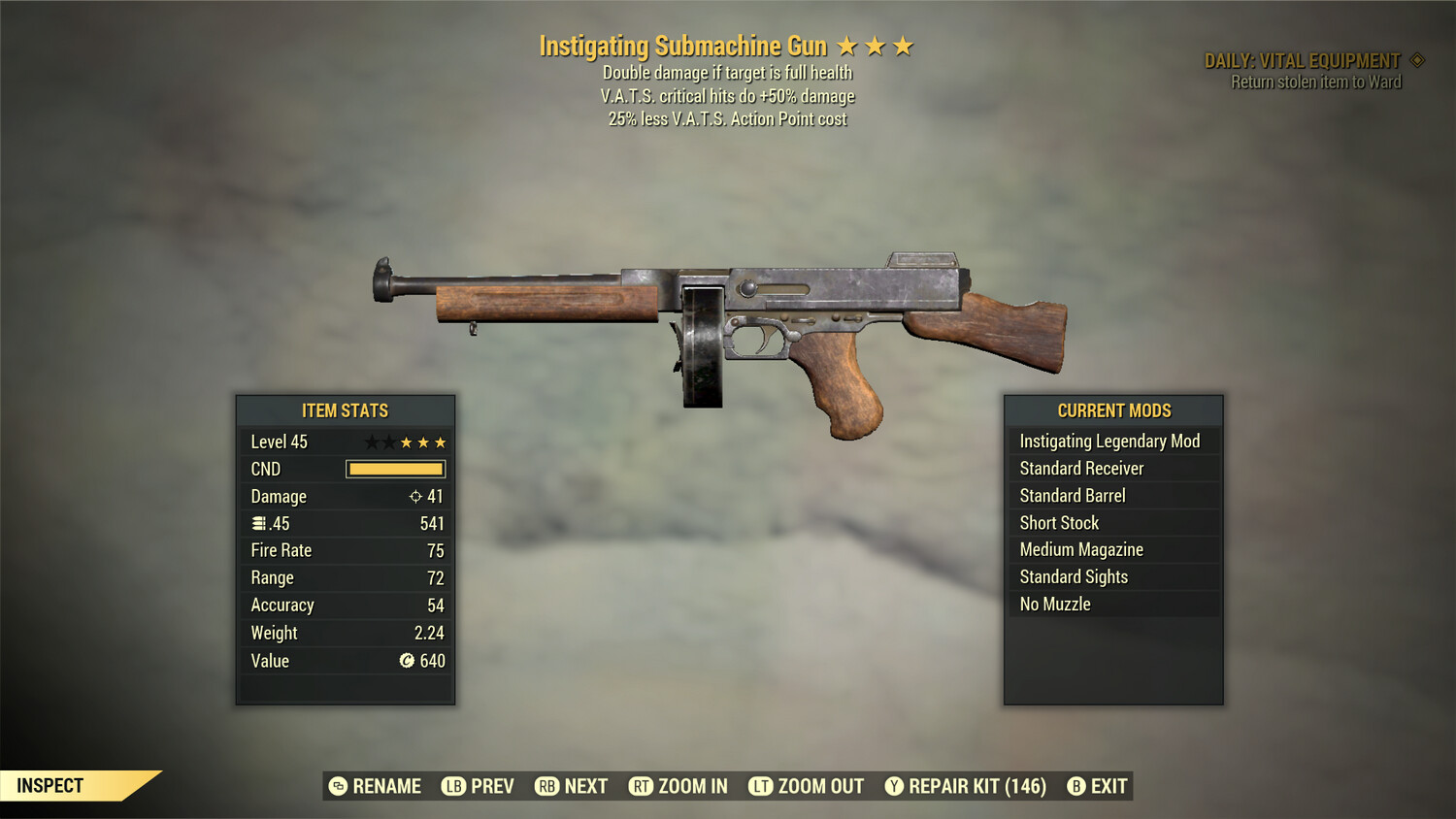Image resolution: width=1456 pixels, height=819 pixels.
Task: Click the INSPECT label ribbon
Action: tap(50, 785)
